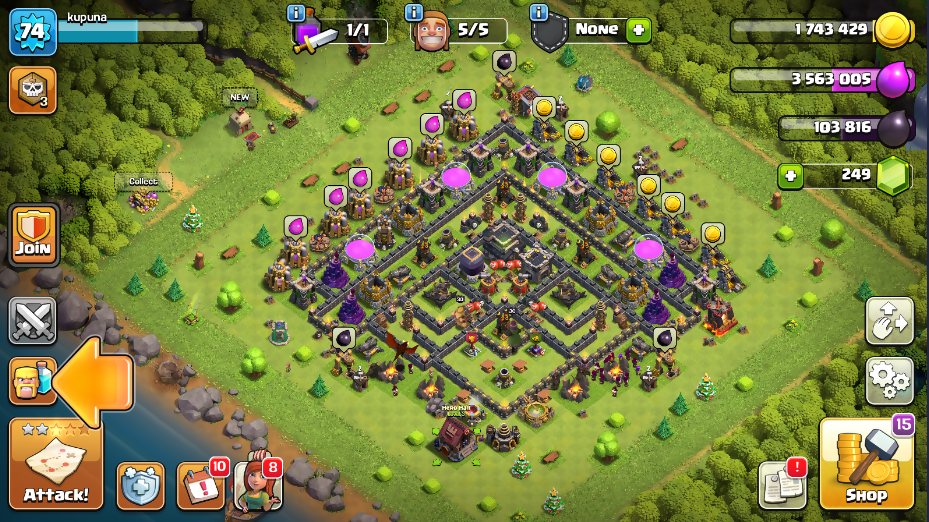This screenshot has width=929, height=522.
Task: Start a battle with the Attack! button
Action: click(x=56, y=464)
